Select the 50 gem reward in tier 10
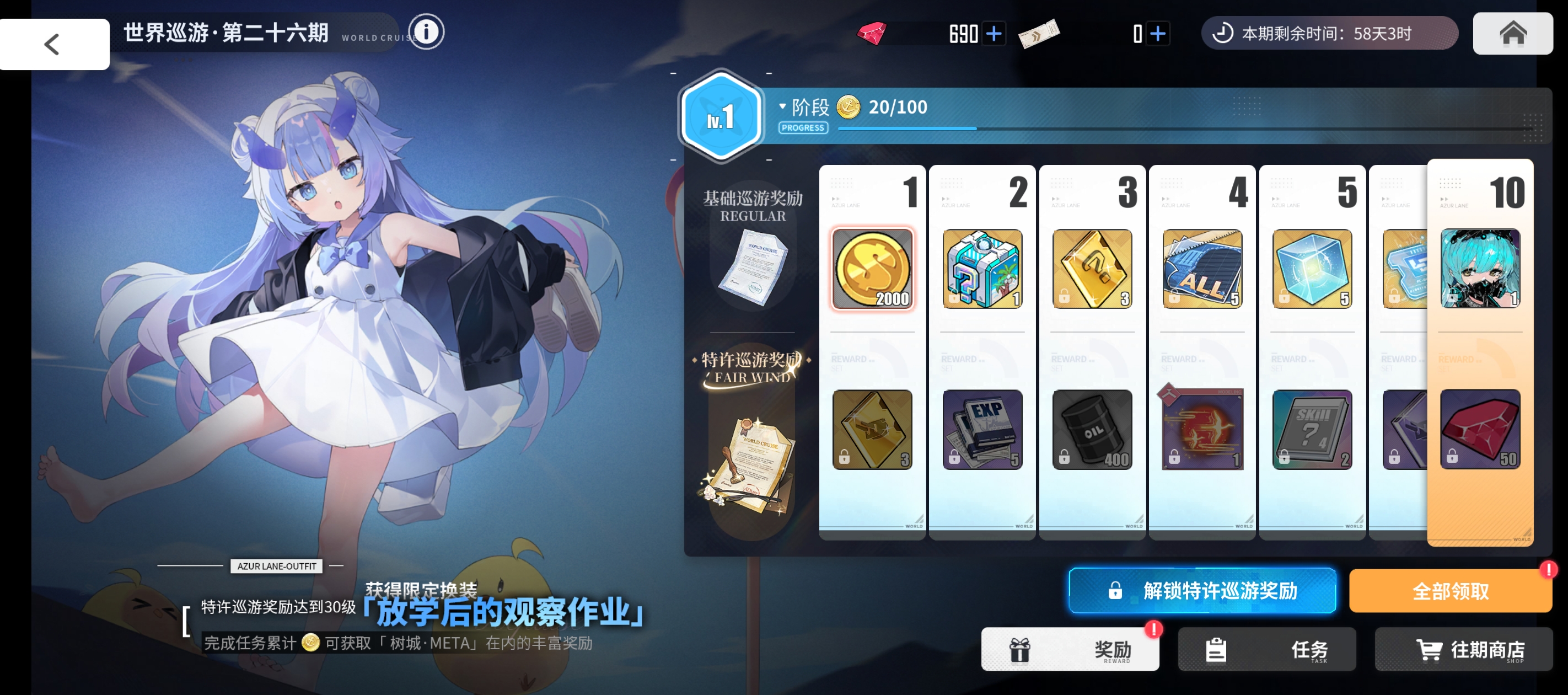 click(x=1480, y=430)
